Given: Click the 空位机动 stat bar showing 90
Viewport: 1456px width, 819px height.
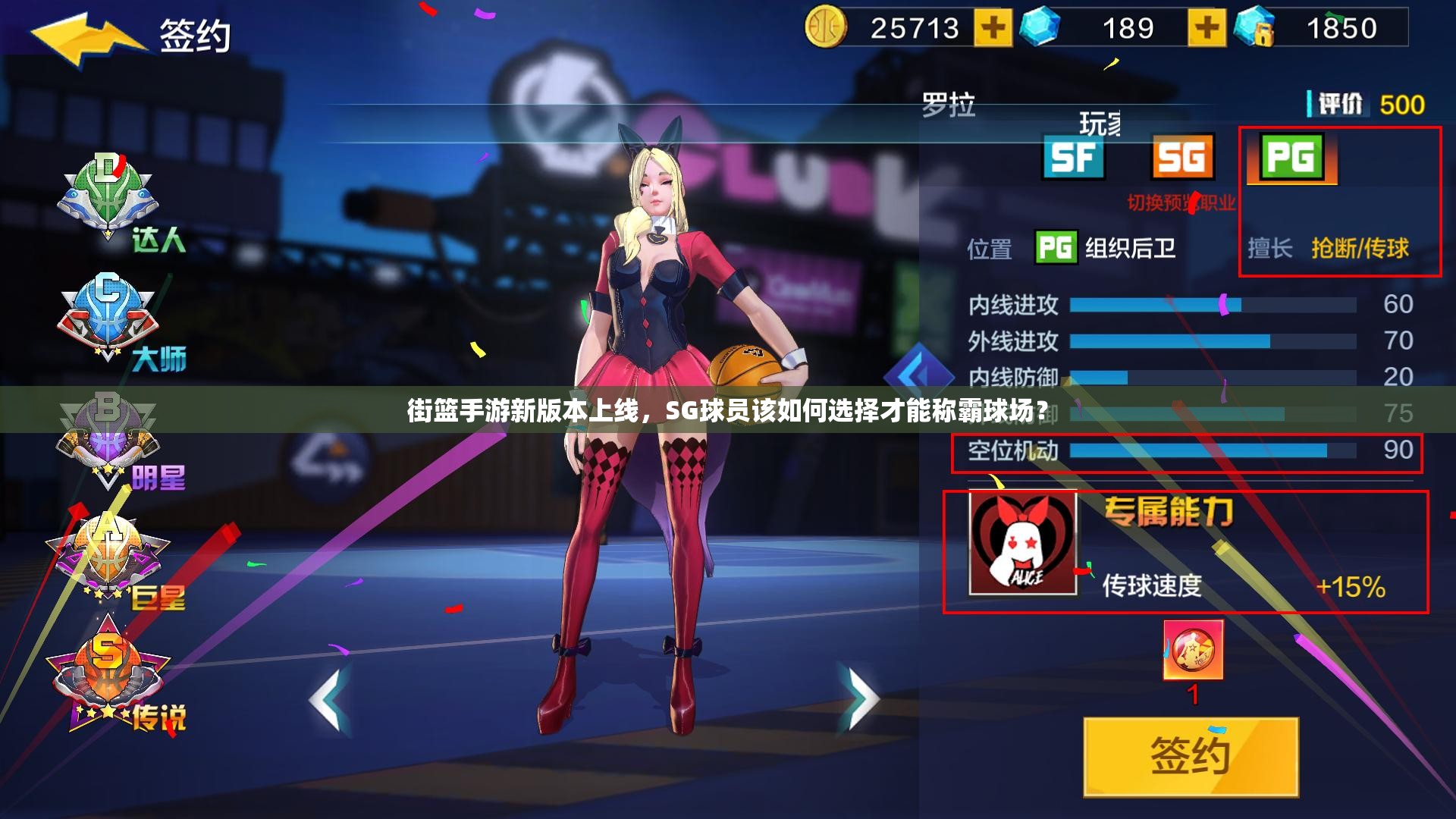Looking at the screenshot, I should [1183, 450].
